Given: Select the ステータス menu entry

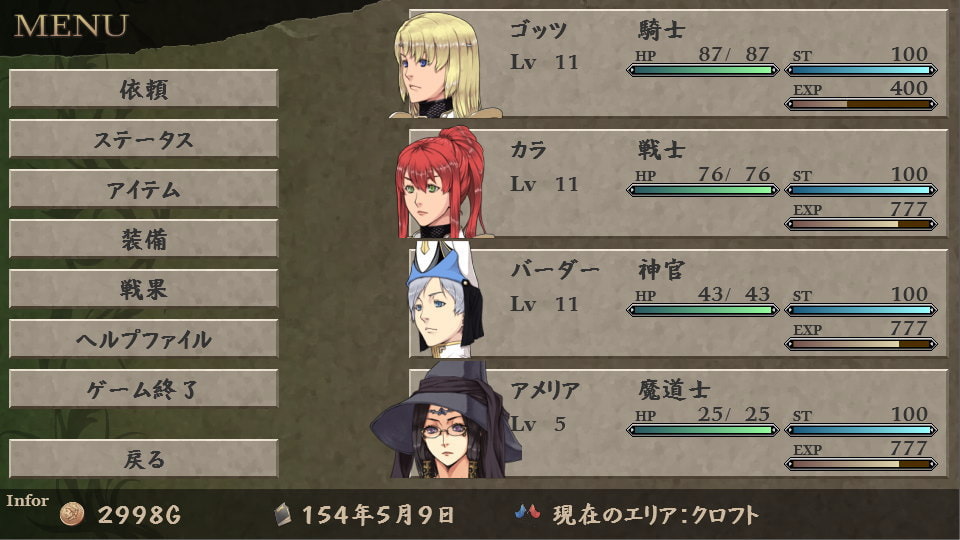Looking at the screenshot, I should pos(143,139).
